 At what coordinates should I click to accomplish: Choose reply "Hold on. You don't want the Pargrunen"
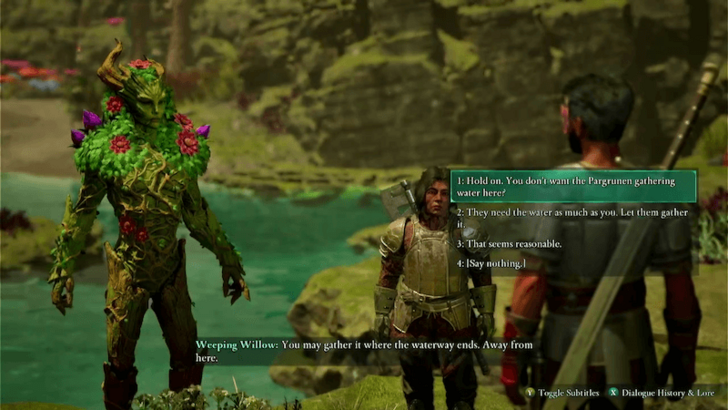click(572, 187)
